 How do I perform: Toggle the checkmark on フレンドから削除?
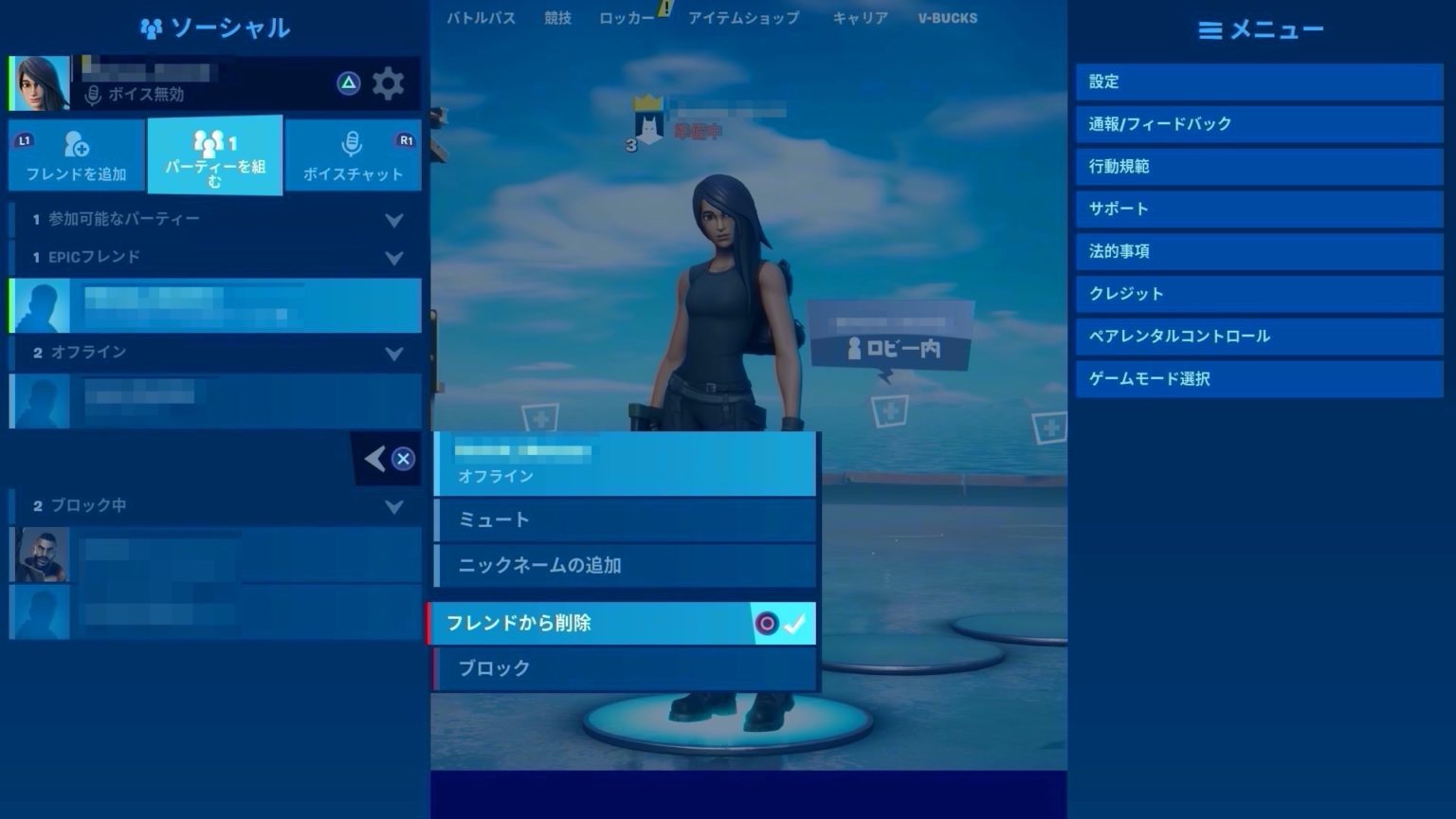click(797, 623)
